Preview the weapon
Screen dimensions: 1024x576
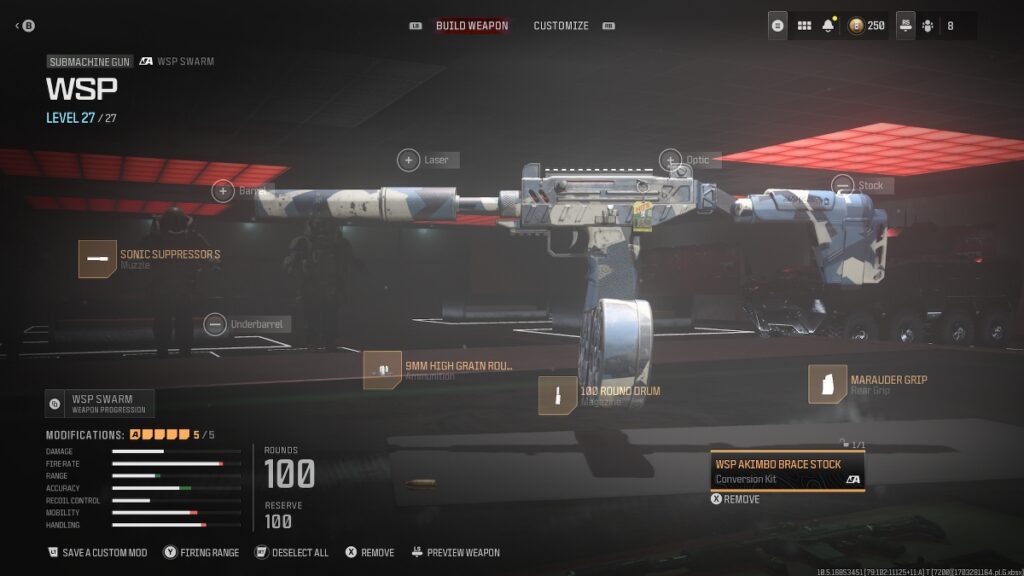(454, 552)
